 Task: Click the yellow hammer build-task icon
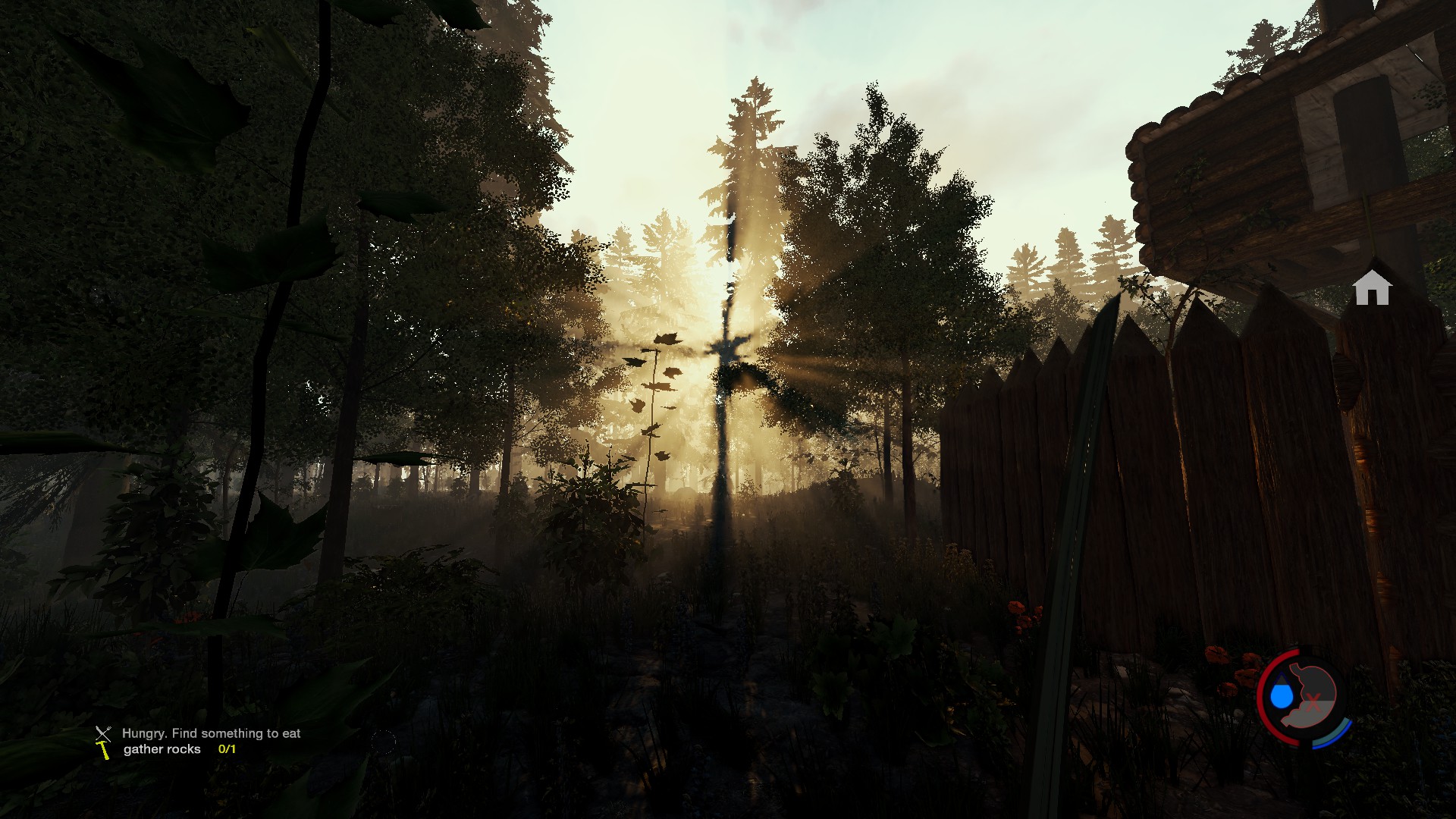tap(104, 750)
